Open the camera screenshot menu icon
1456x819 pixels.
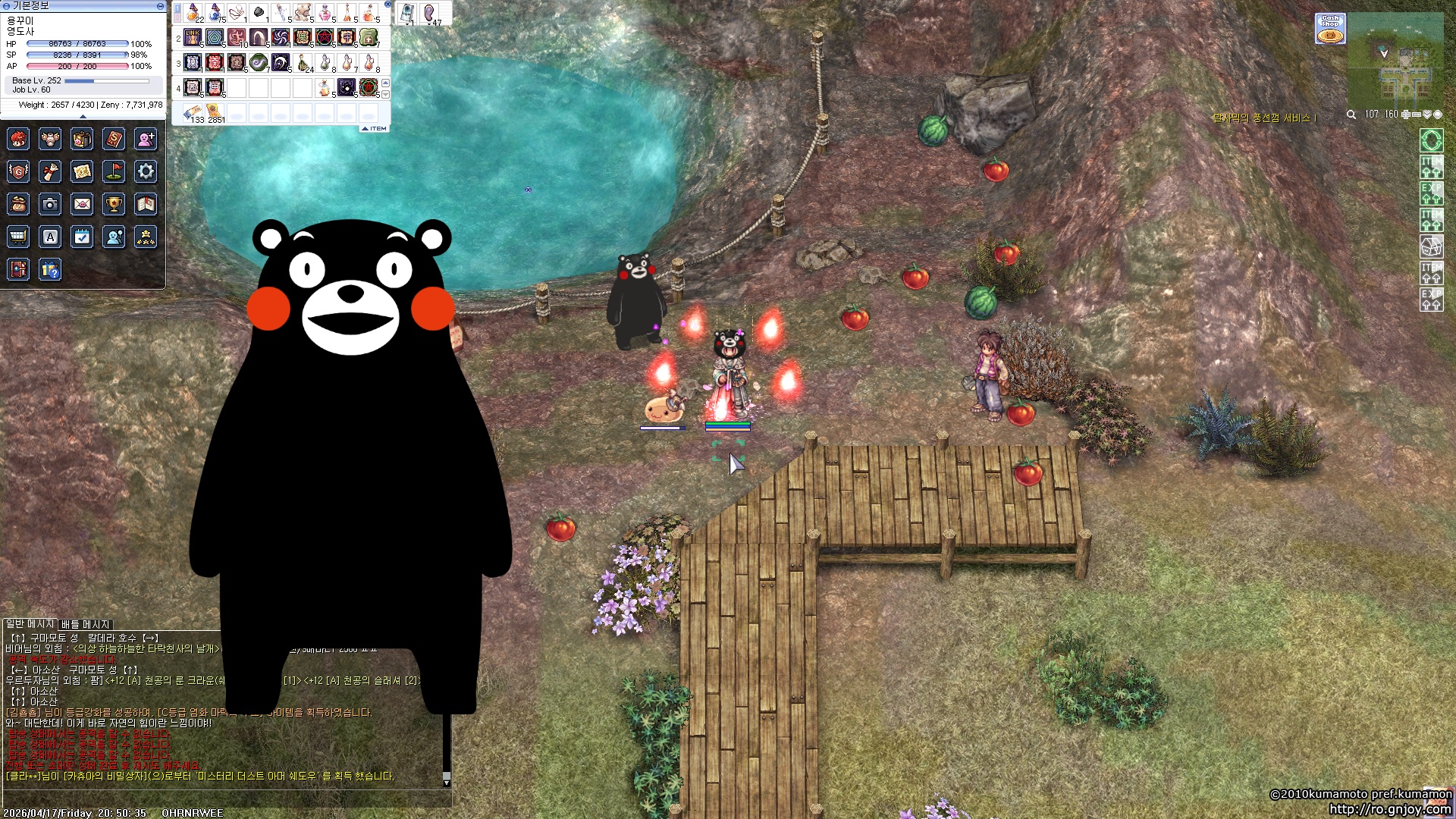[x=50, y=204]
